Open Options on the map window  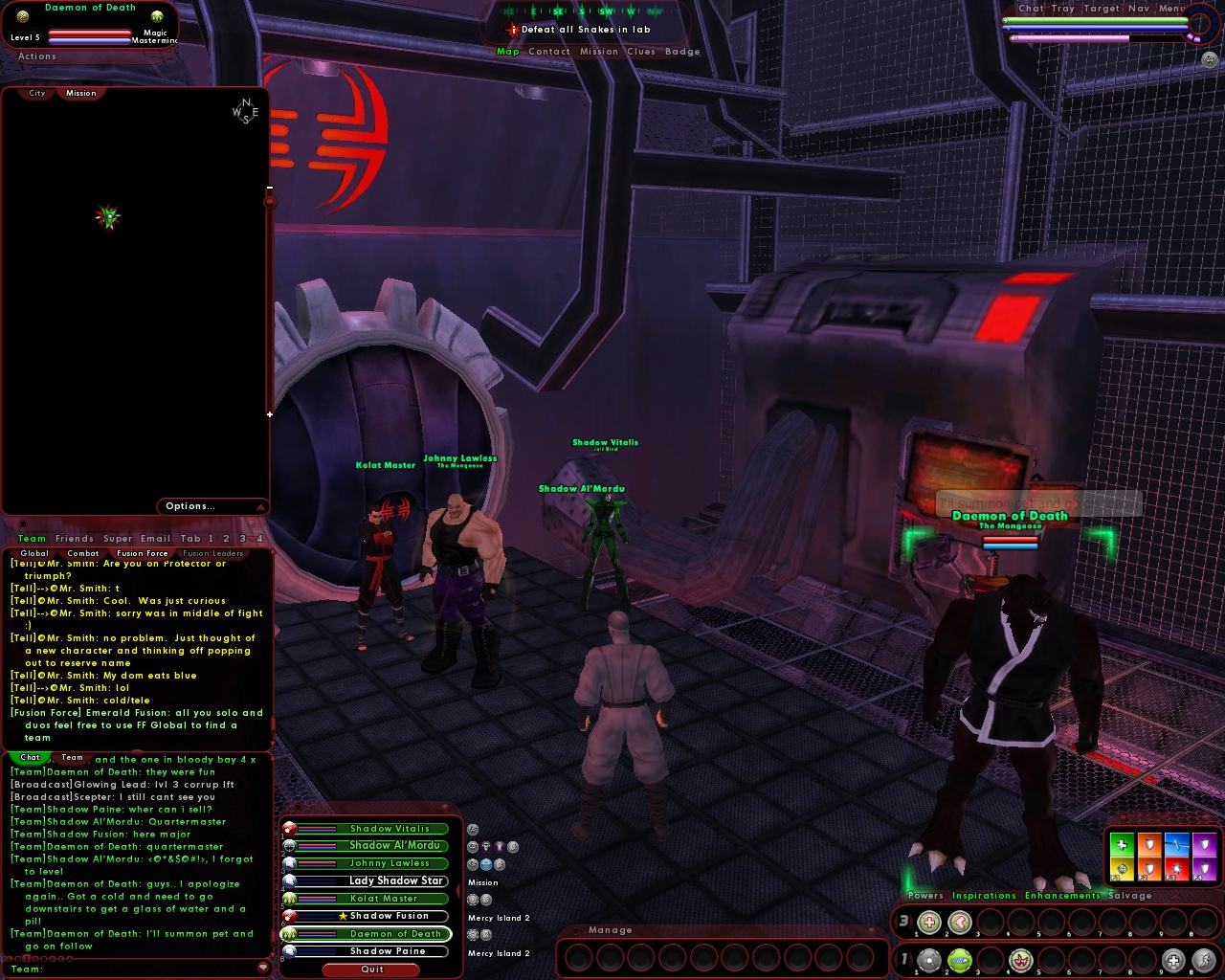[189, 506]
